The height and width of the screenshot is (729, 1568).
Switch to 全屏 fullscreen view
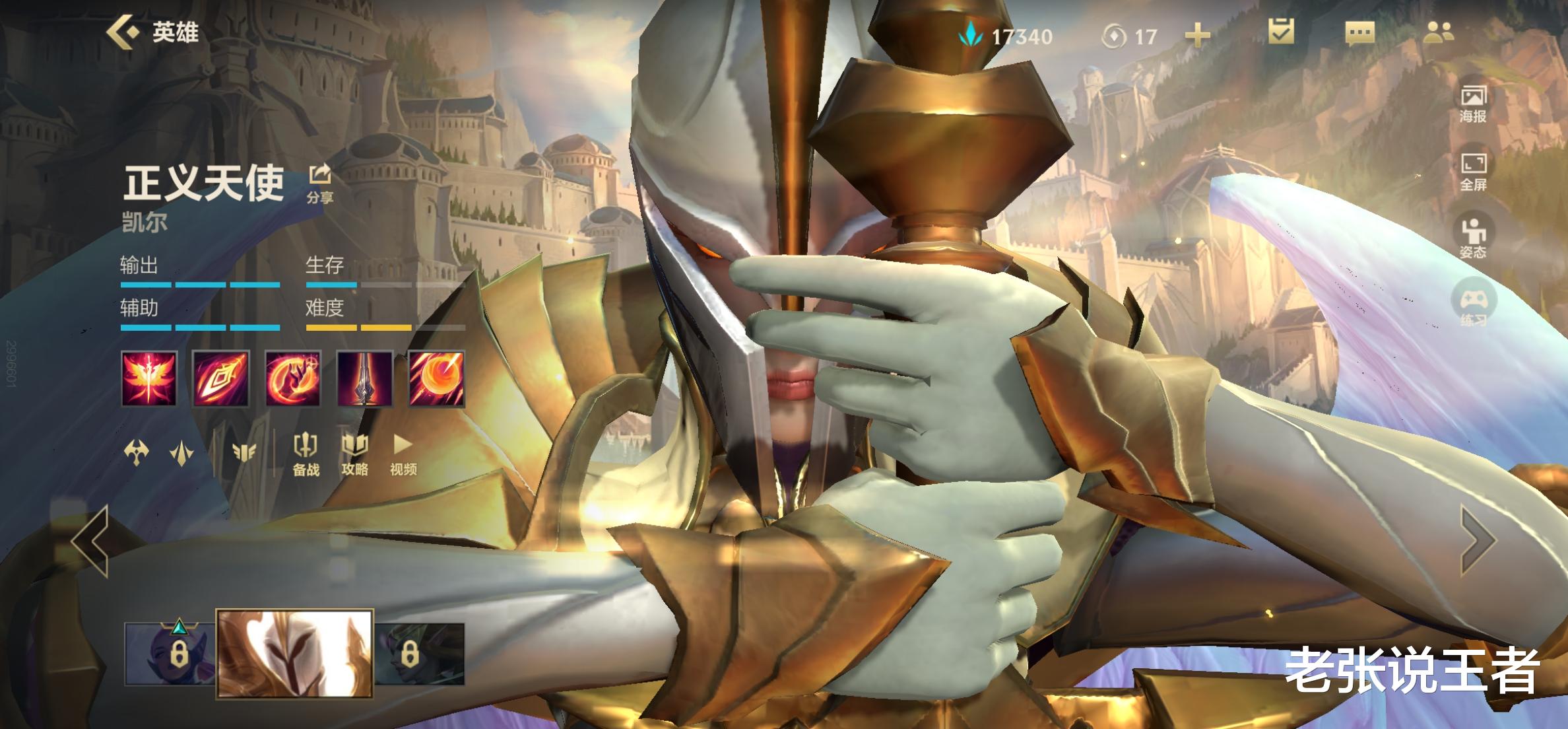point(1472,172)
